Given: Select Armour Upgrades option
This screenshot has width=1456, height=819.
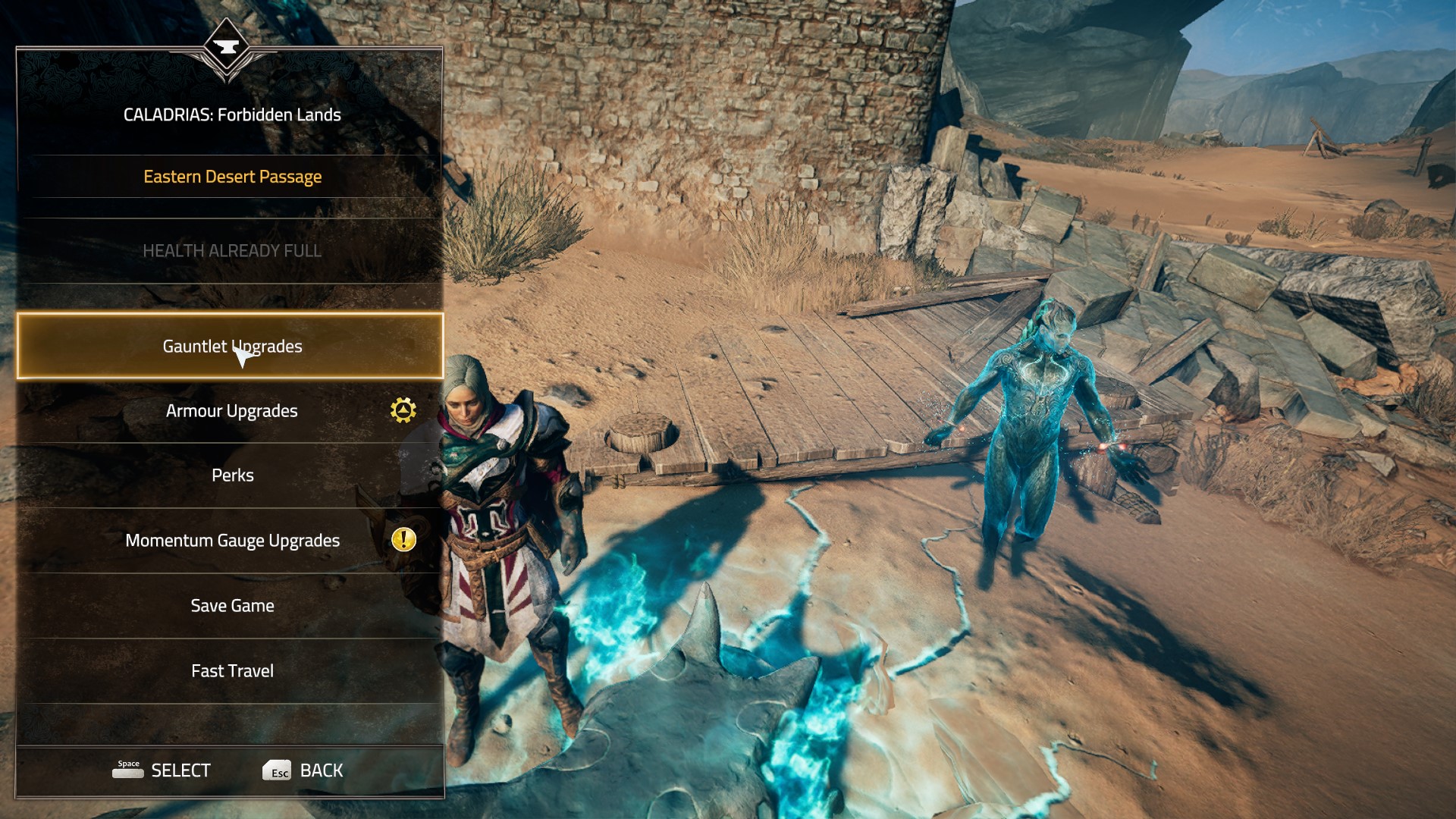Looking at the screenshot, I should [231, 411].
